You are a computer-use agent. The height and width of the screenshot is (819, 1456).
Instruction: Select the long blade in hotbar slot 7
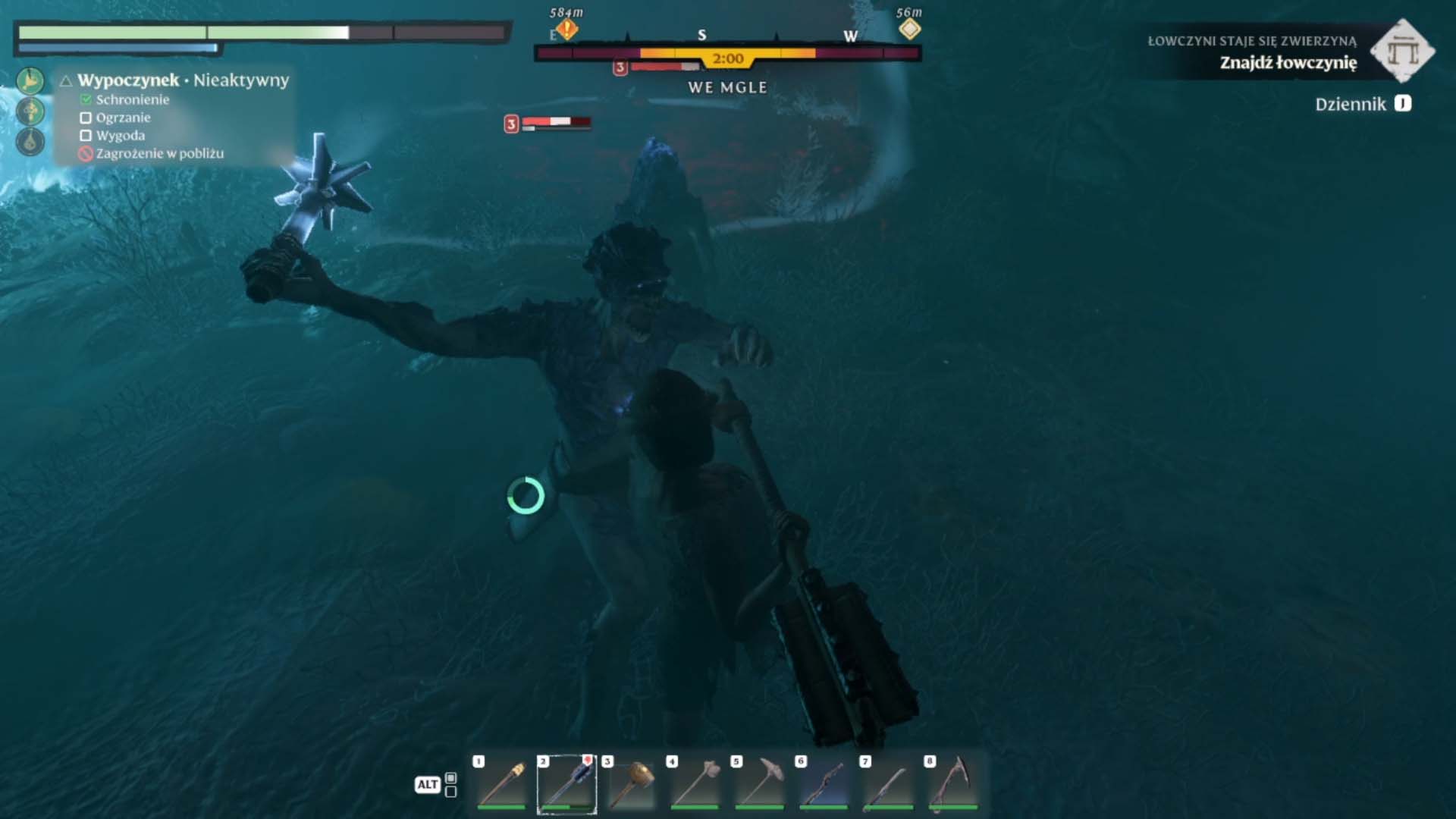889,784
